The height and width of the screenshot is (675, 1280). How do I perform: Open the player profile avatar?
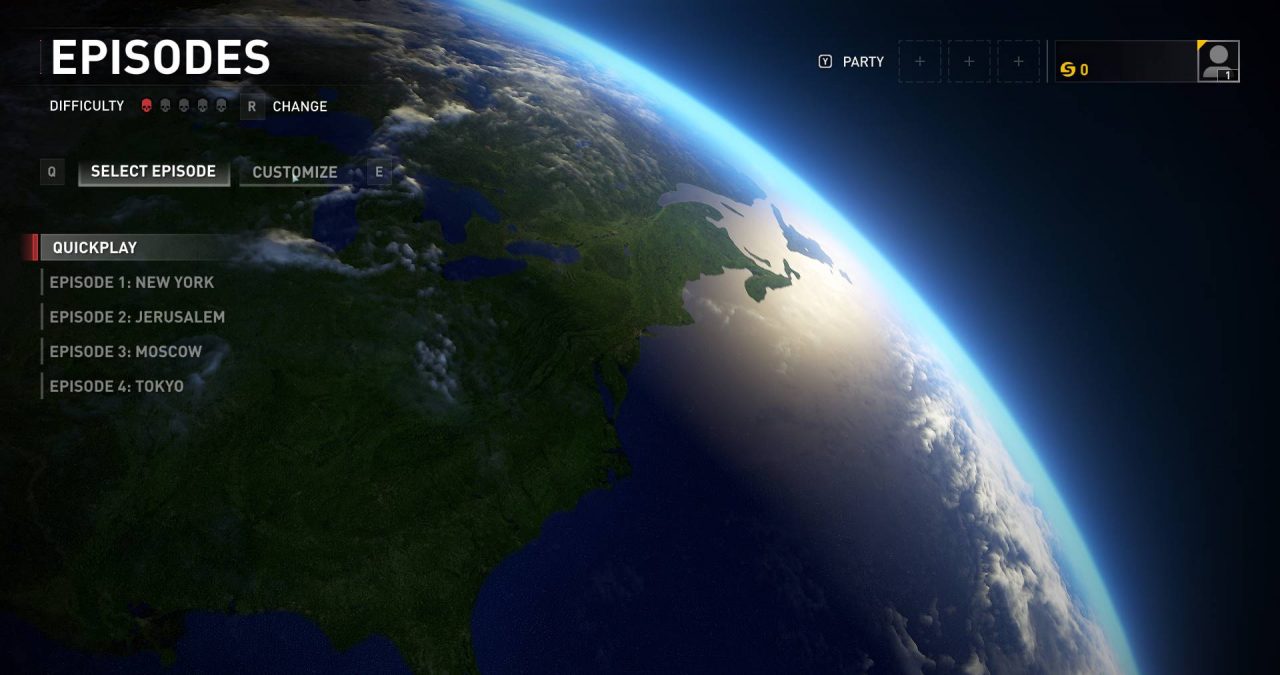pos(1218,62)
